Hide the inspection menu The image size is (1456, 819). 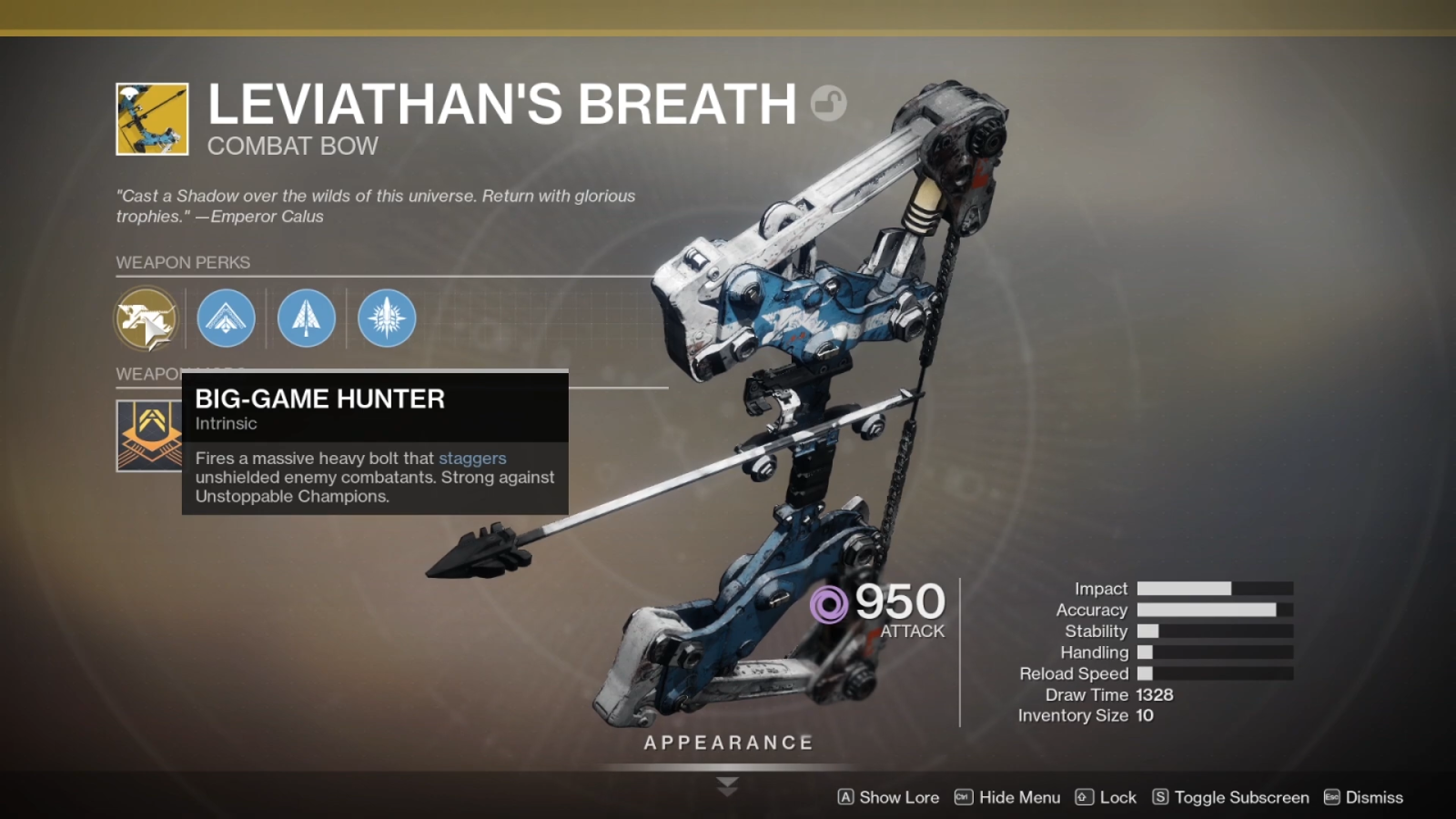coord(1007,797)
